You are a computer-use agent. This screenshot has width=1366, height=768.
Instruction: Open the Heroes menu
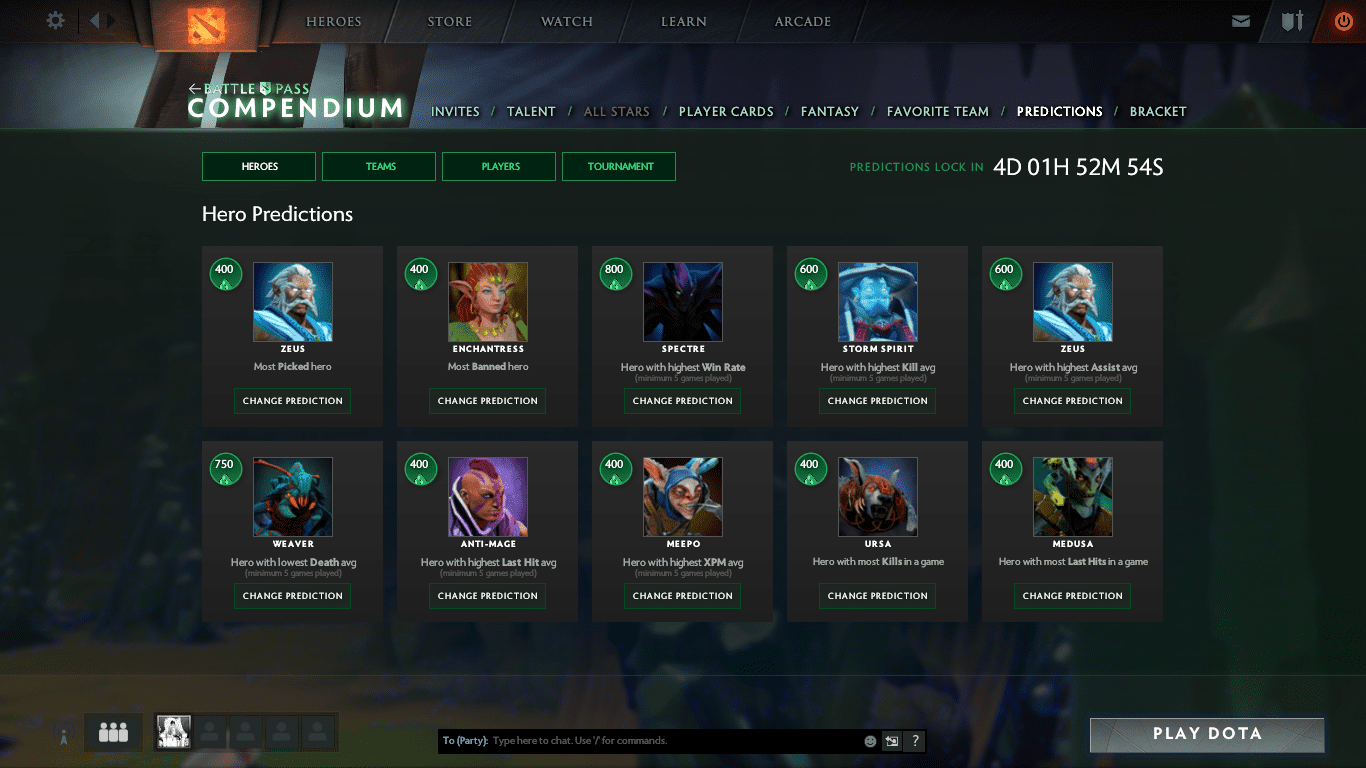click(334, 22)
